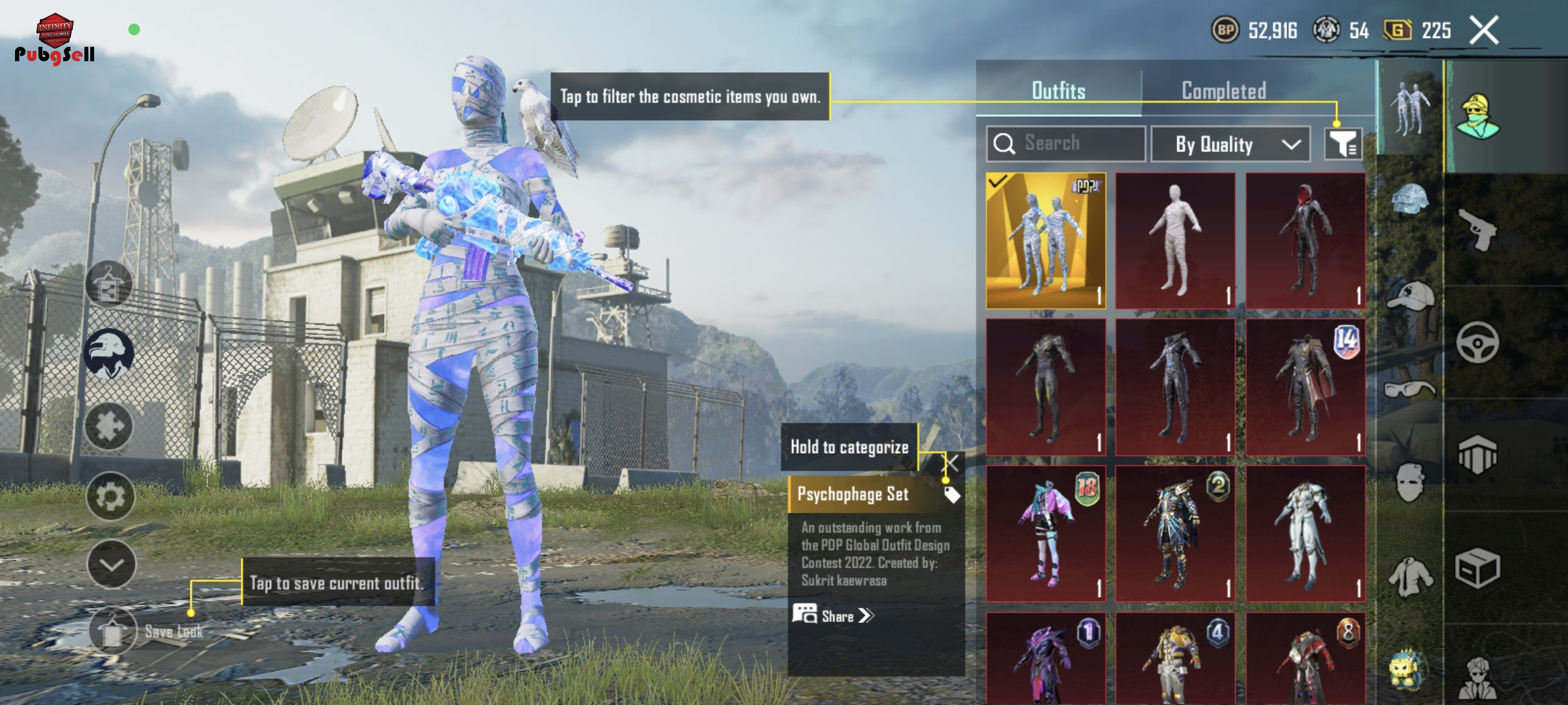
Task: Choose the plain white mummy outfit
Action: click(x=1175, y=241)
